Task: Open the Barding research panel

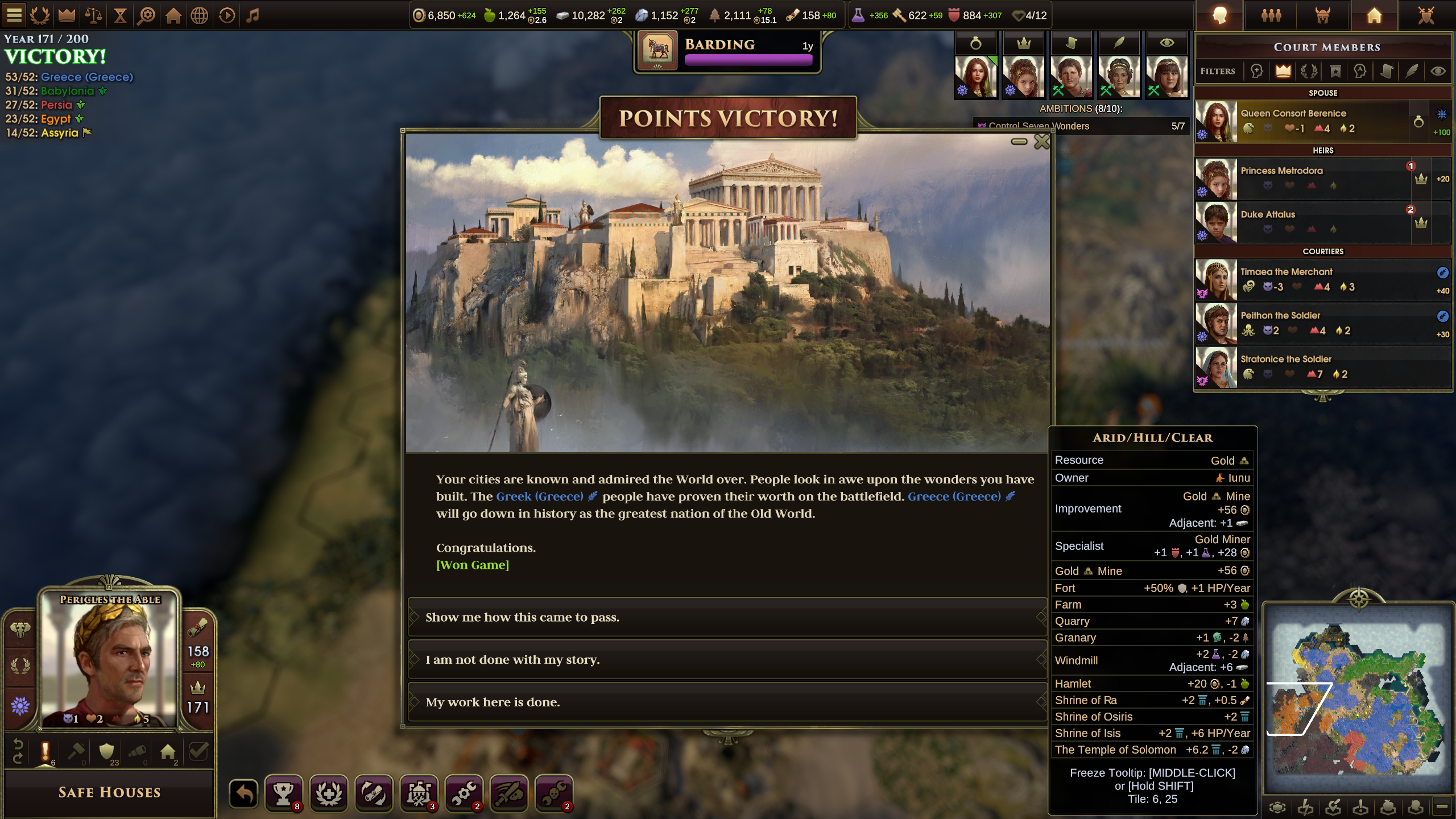Action: pyautogui.click(x=727, y=51)
